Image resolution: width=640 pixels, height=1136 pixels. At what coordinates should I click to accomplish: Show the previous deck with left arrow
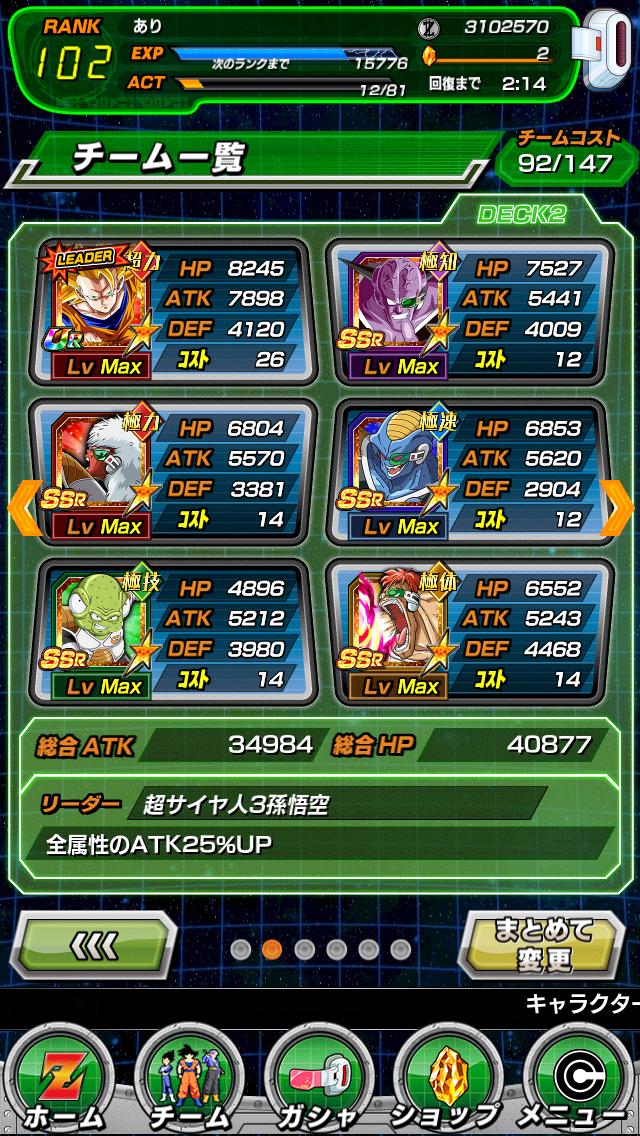coord(24,509)
